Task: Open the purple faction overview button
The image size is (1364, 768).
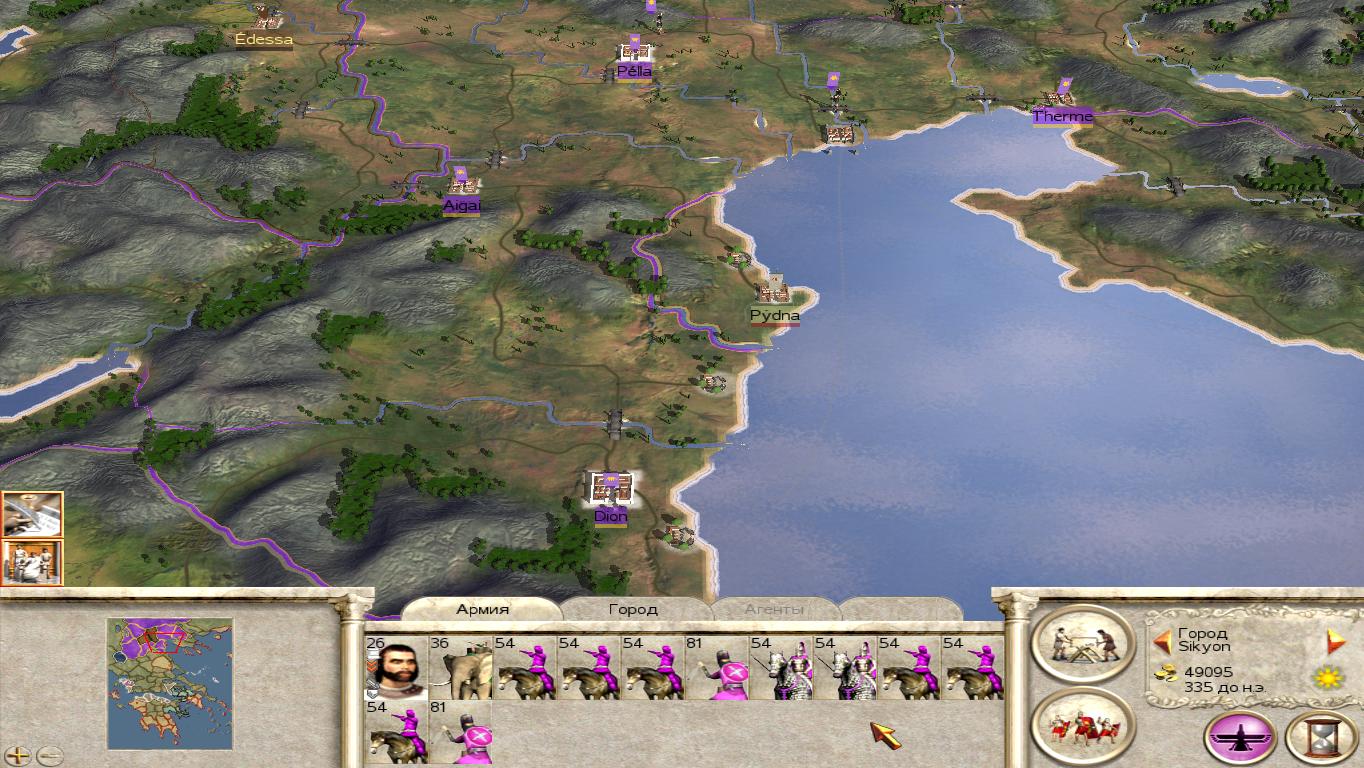Action: click(1240, 739)
